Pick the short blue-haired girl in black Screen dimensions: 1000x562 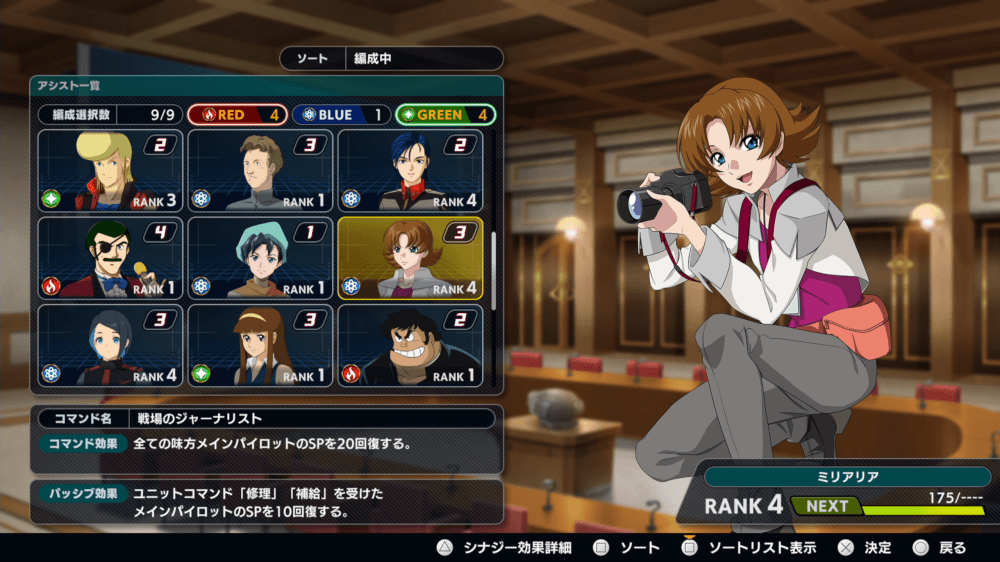(111, 345)
